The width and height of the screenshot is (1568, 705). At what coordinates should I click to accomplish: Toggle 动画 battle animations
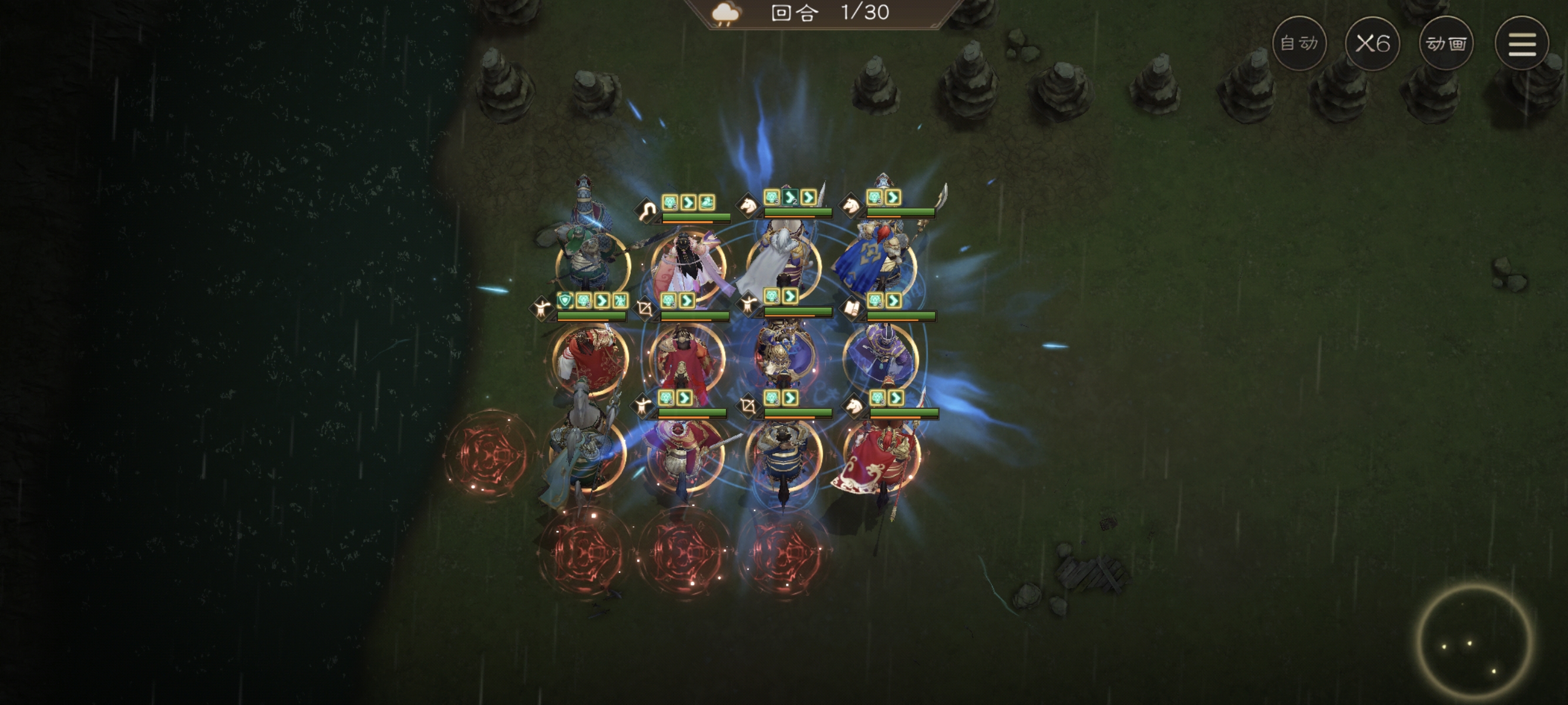pyautogui.click(x=1446, y=43)
